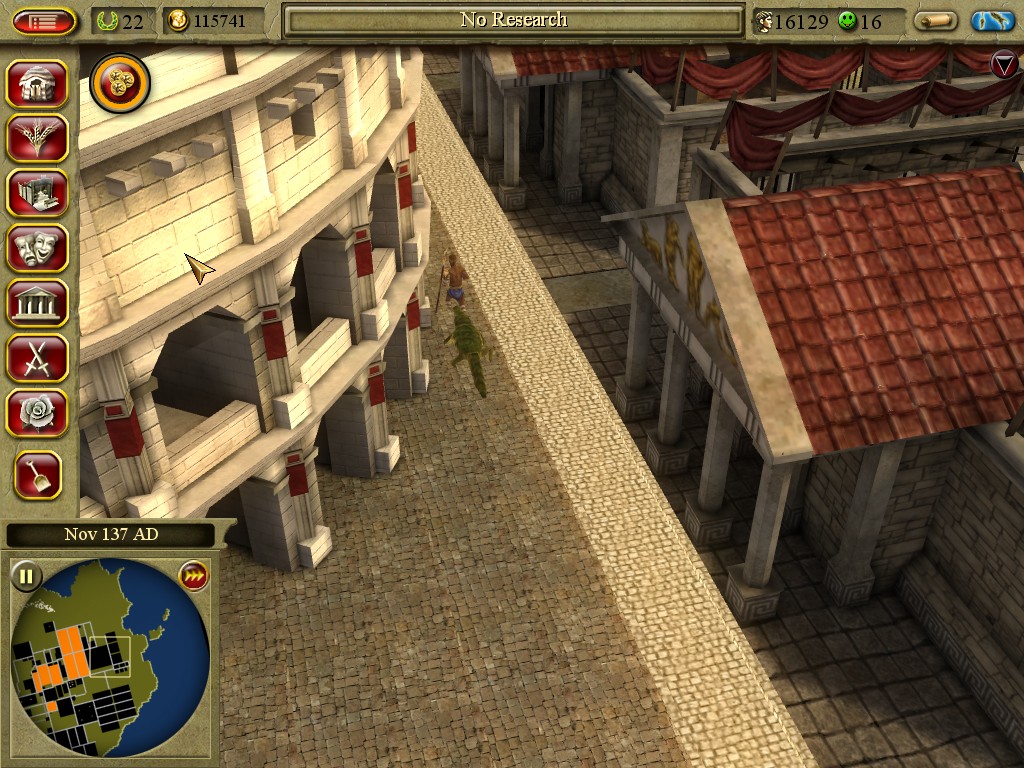
Task: Choose the theater masks entertainment category
Action: [x=38, y=248]
